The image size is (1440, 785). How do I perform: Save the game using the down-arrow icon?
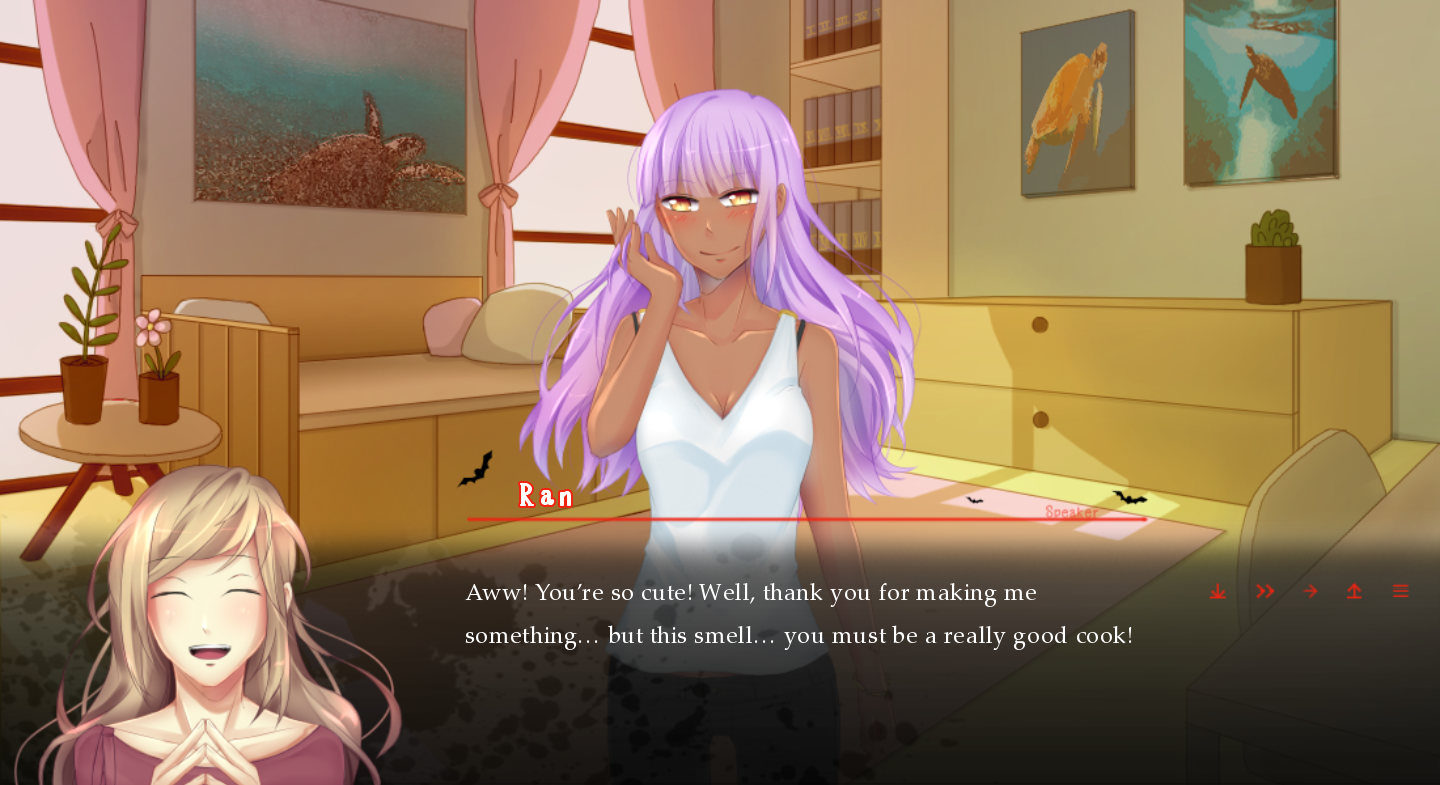[1217, 591]
